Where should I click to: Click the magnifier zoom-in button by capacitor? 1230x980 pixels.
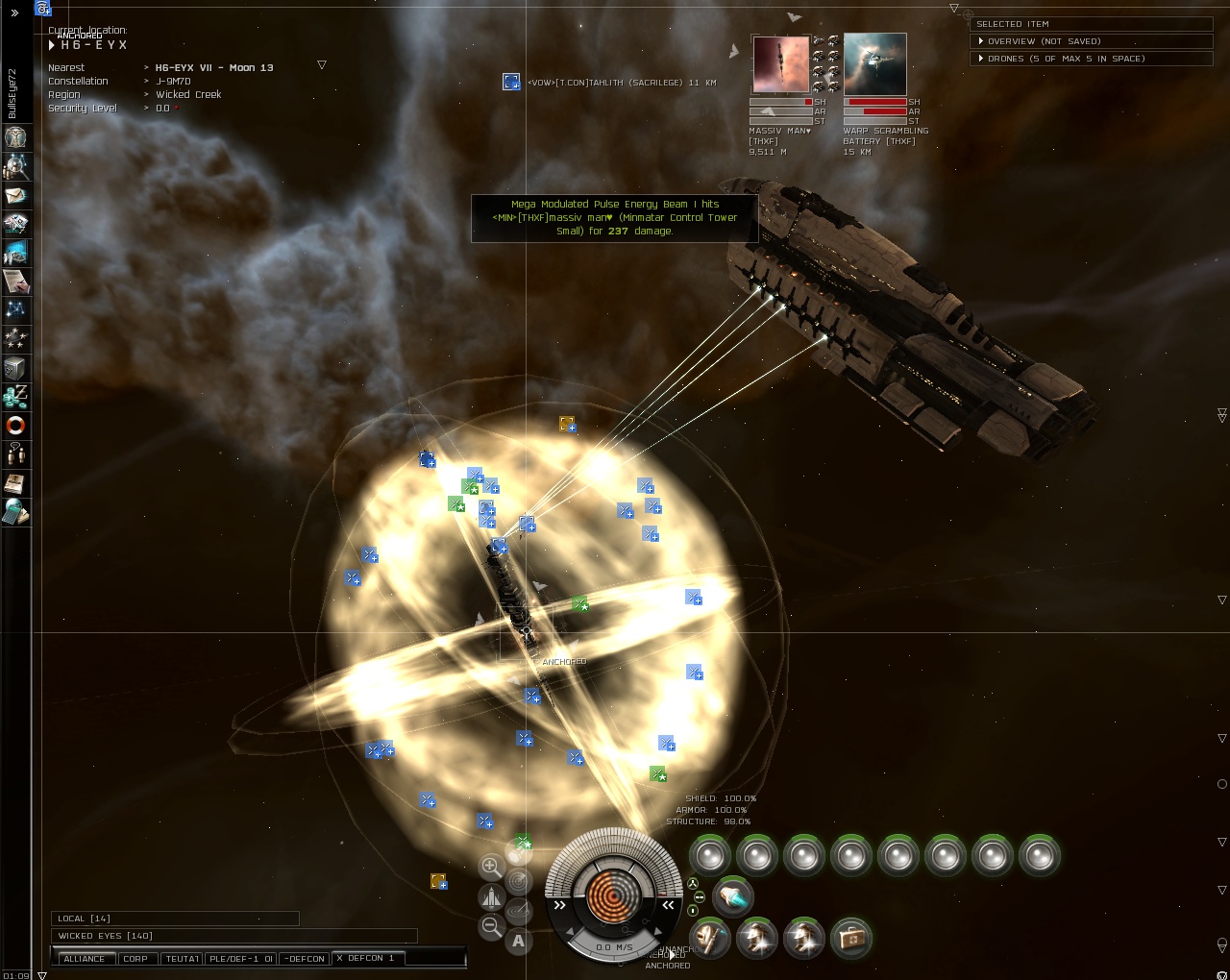coord(491,867)
